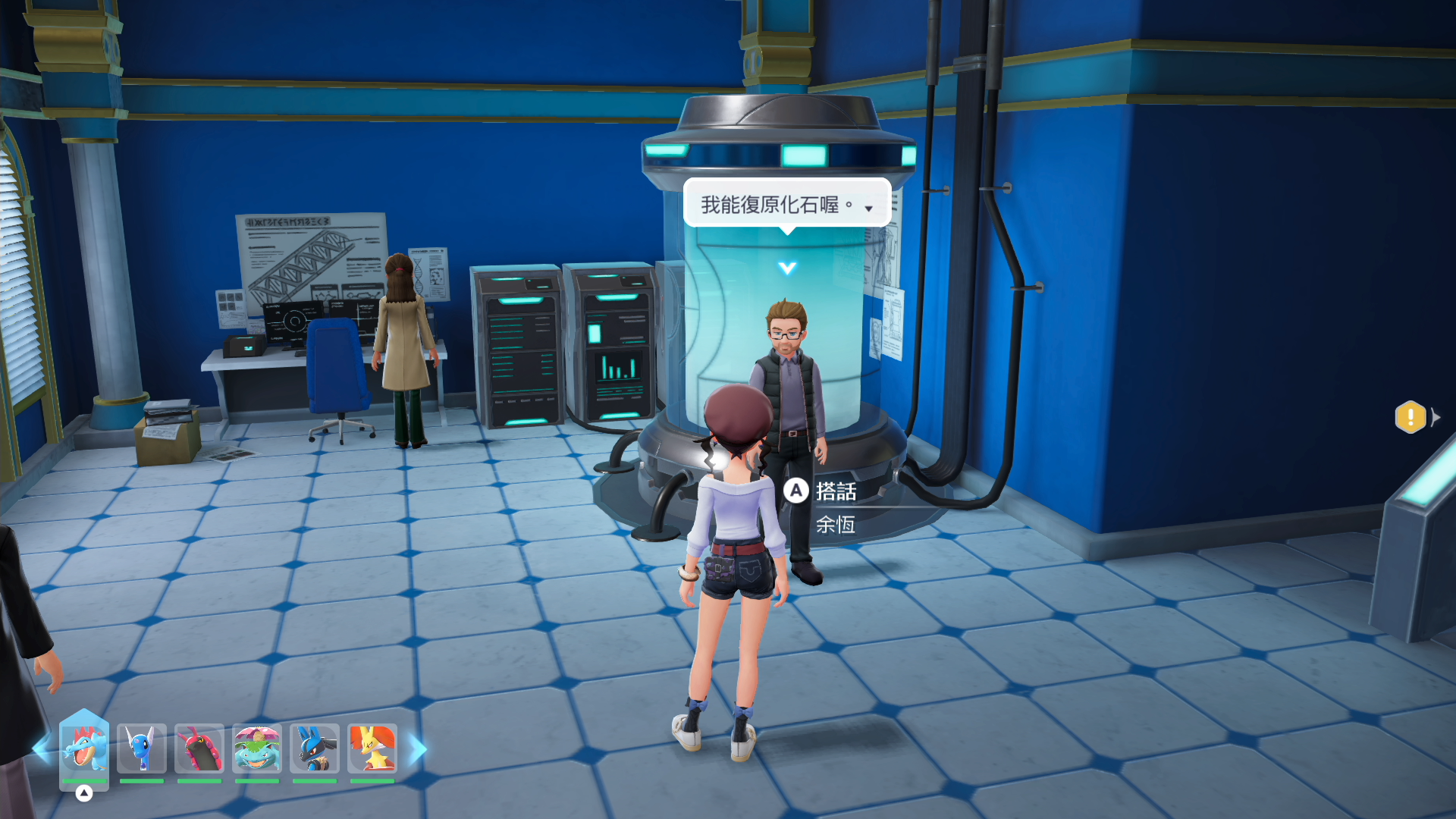This screenshot has width=1456, height=819.
Task: Choose Dragonair from the party bar
Action: pyautogui.click(x=142, y=748)
